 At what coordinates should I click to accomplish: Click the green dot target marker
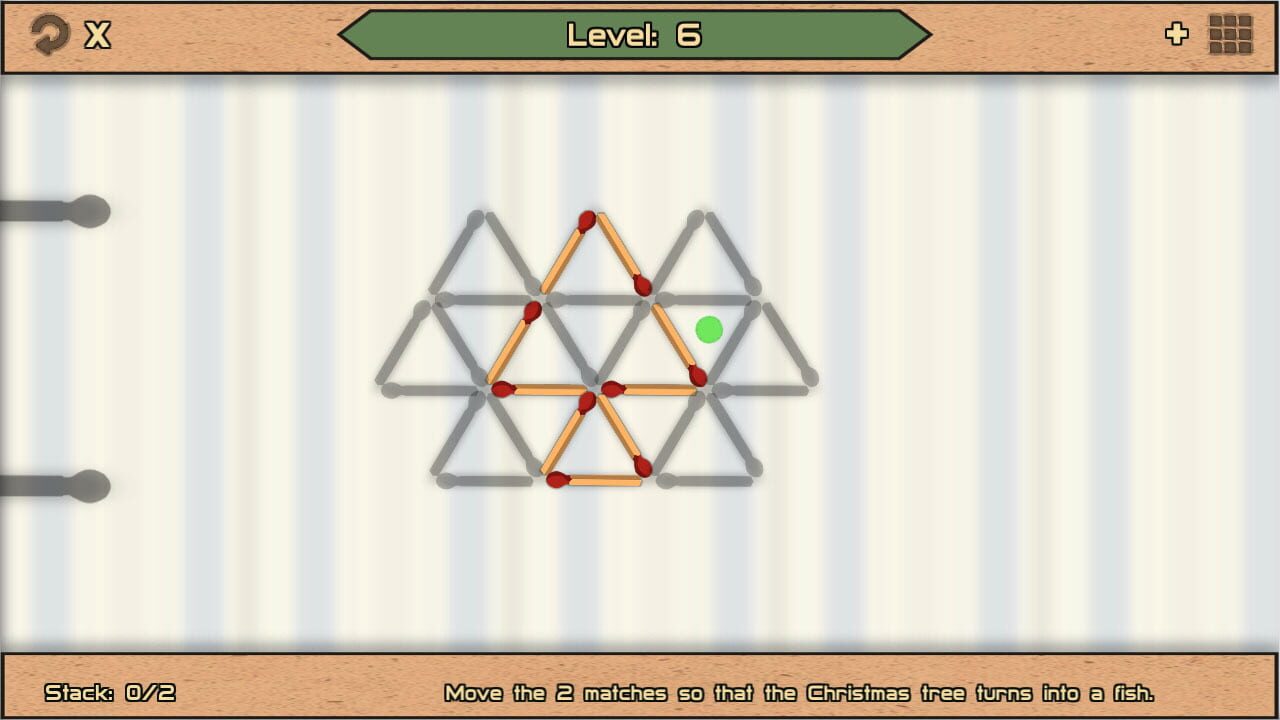(x=708, y=329)
